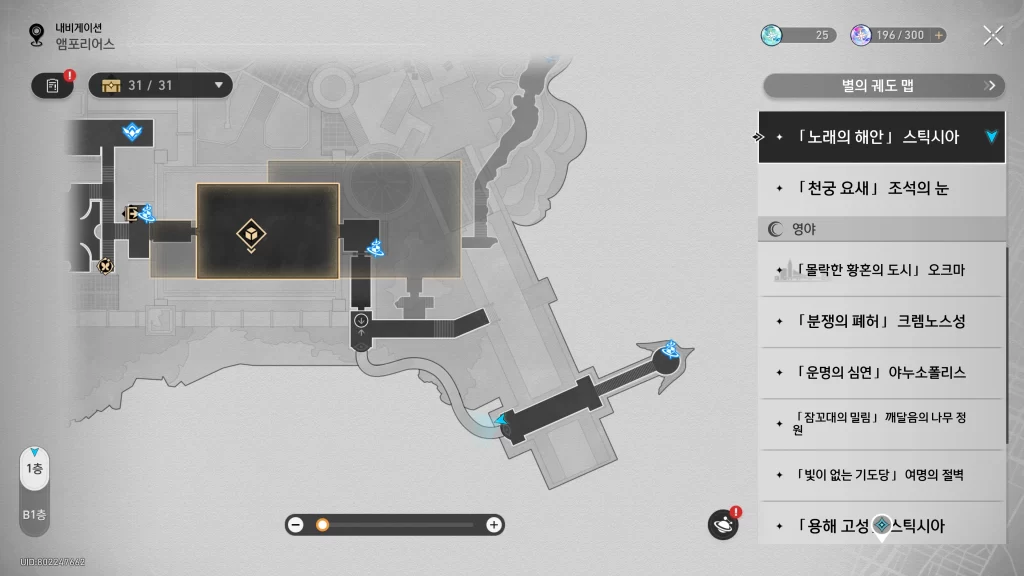Select the golden cube marker on the map
The image size is (1024, 576).
250,234
